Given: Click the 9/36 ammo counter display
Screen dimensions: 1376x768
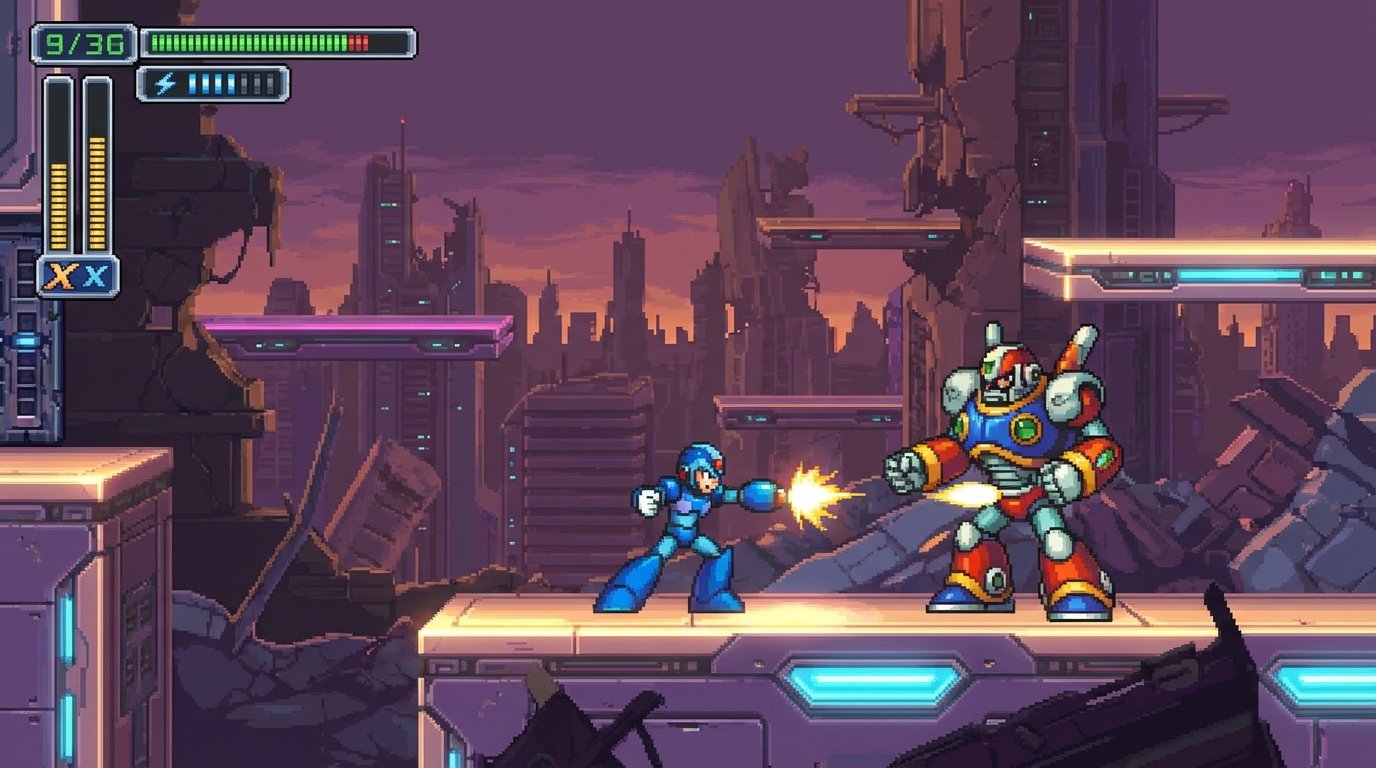Looking at the screenshot, I should [x=82, y=42].
